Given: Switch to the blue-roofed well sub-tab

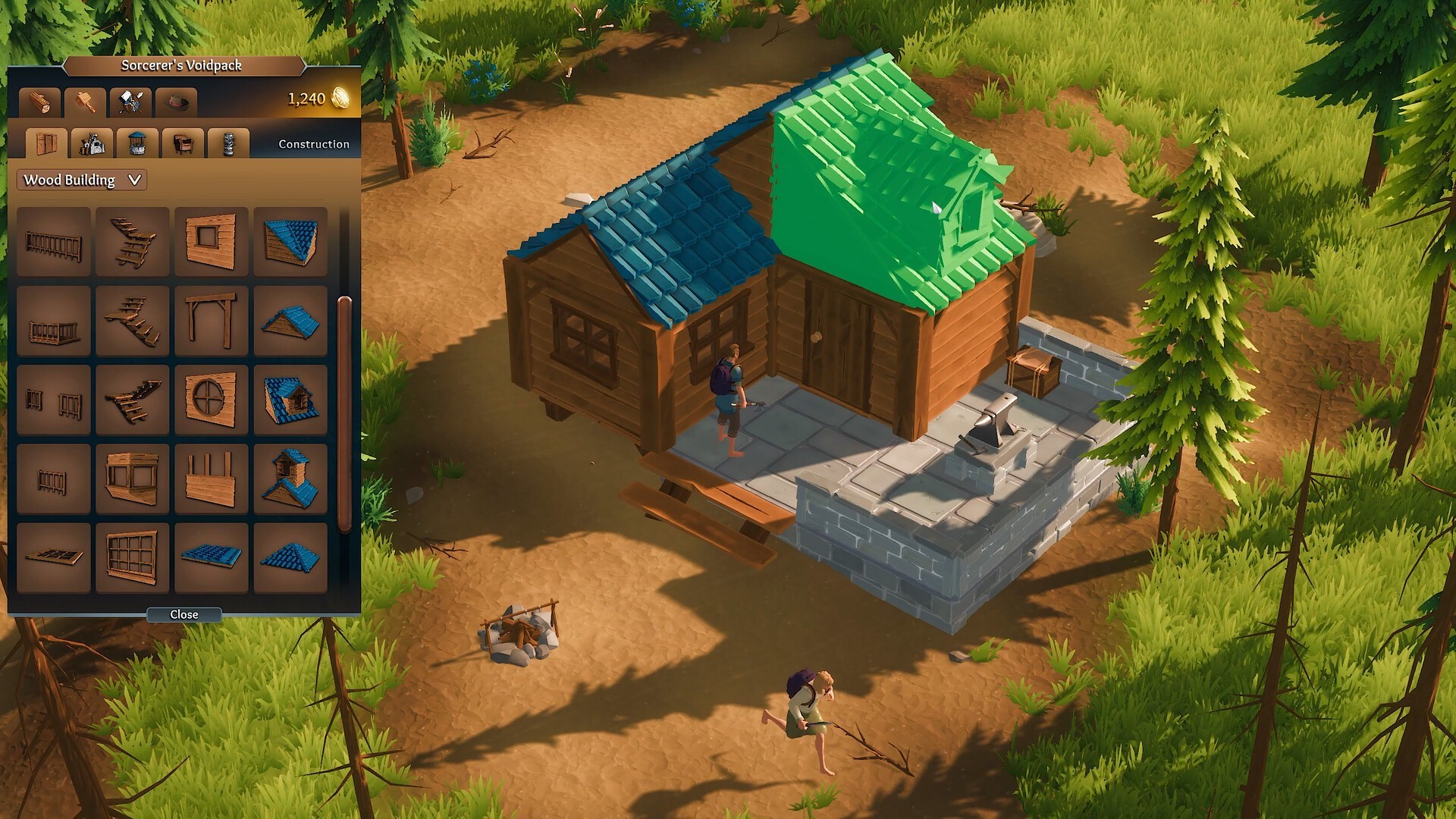Looking at the screenshot, I should coord(137,143).
